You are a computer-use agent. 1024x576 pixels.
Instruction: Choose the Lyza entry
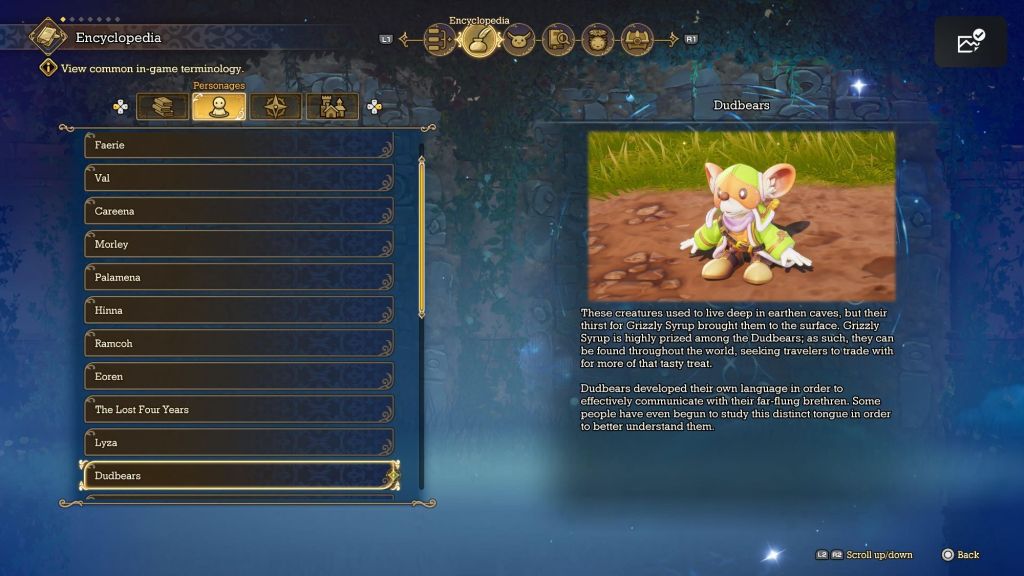pyautogui.click(x=238, y=442)
